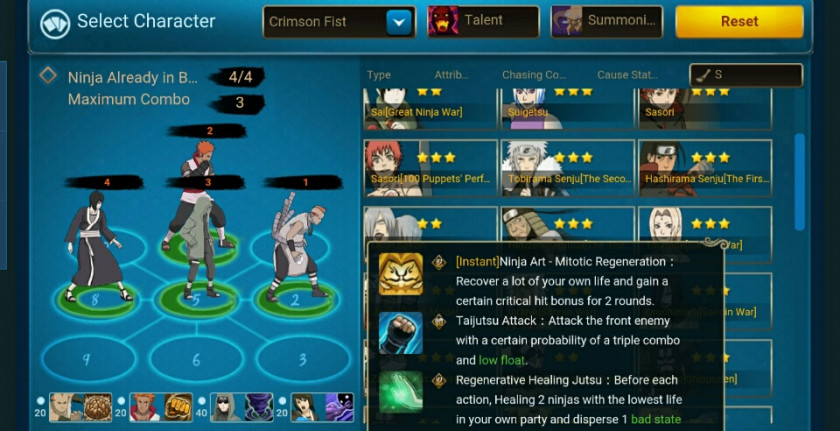Open the Summoning selector
The image size is (840, 431).
[x=606, y=22]
